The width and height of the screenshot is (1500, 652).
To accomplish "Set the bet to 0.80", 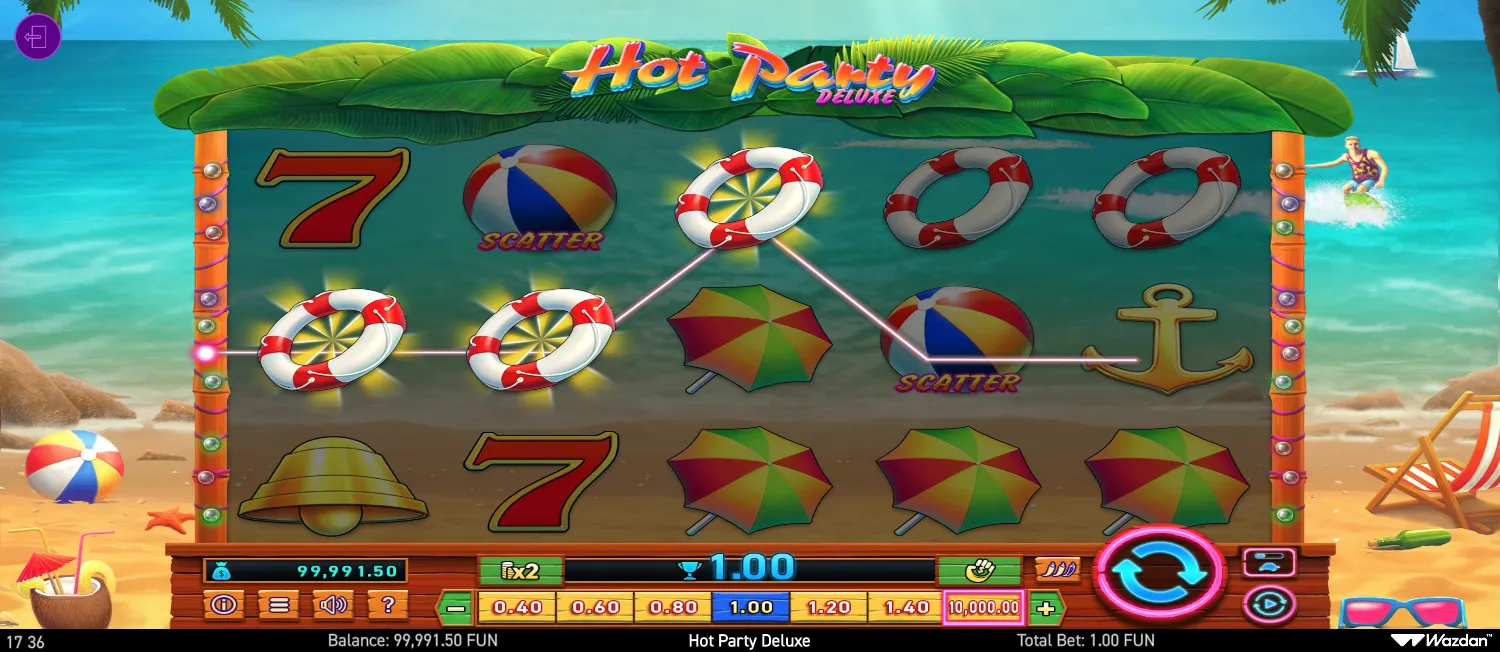I will click(x=673, y=607).
